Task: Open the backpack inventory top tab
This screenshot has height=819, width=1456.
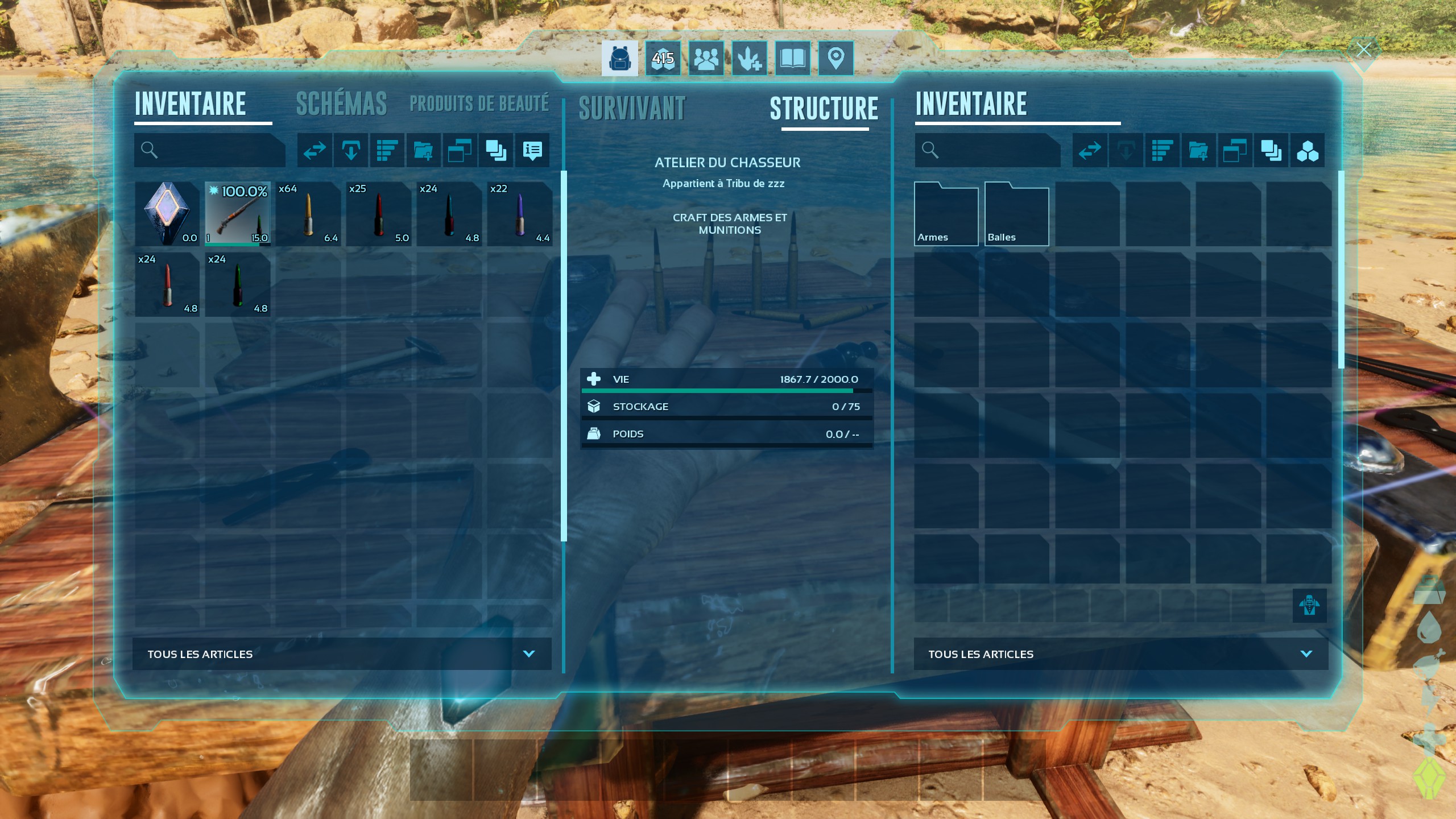Action: tap(619, 58)
